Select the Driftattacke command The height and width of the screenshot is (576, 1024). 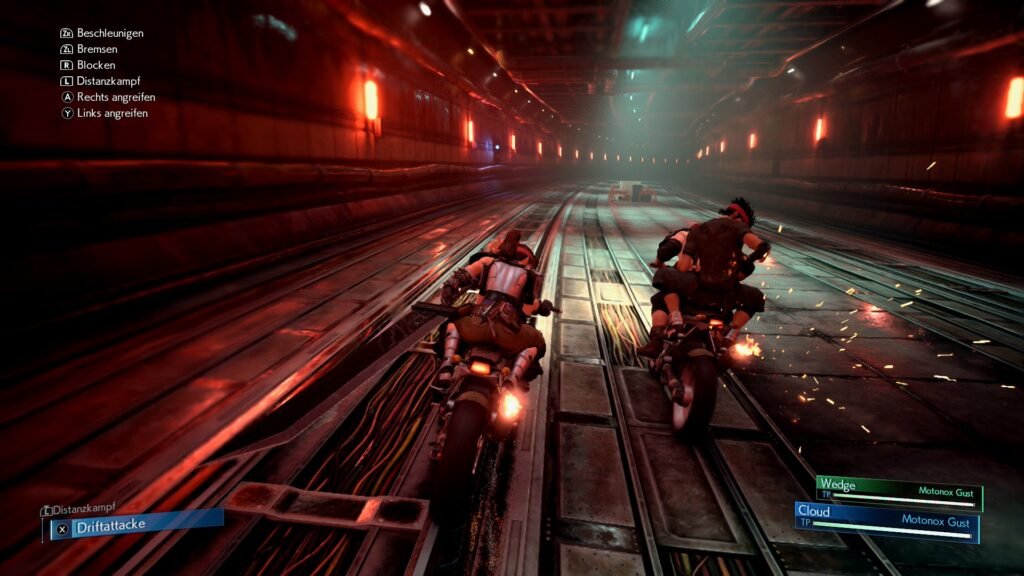[x=135, y=526]
